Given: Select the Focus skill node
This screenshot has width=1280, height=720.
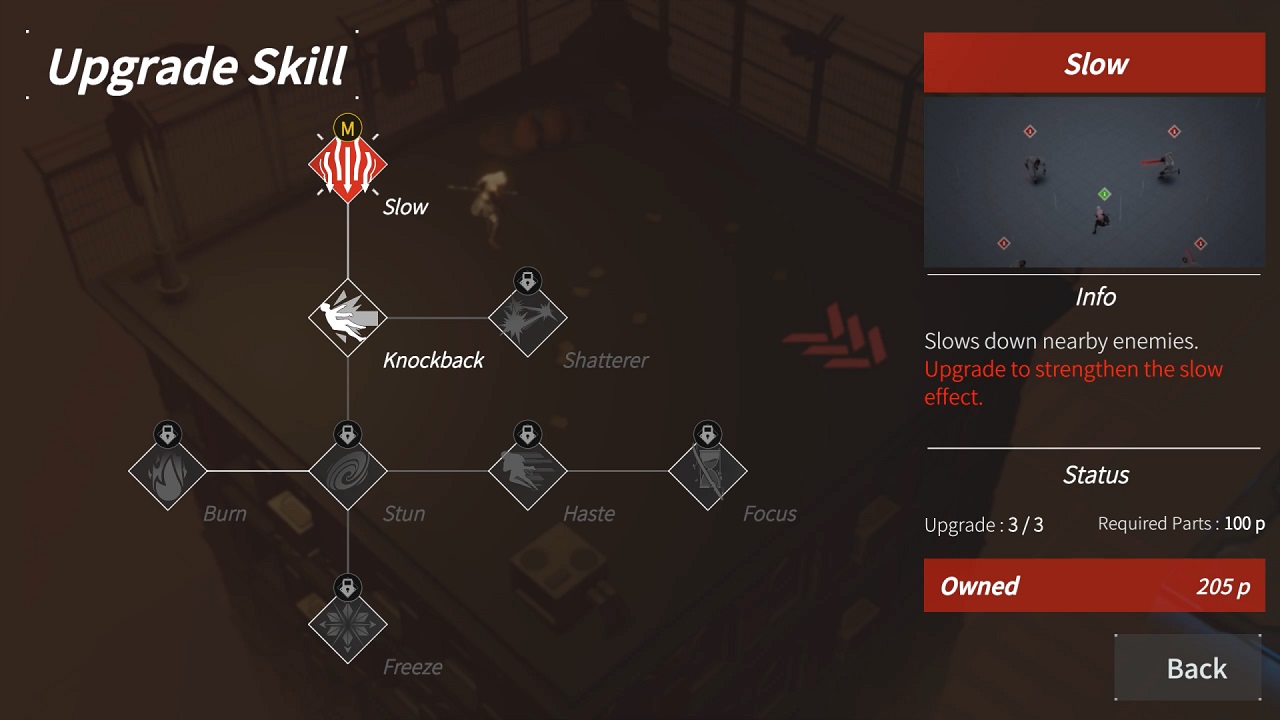Looking at the screenshot, I should [x=708, y=470].
